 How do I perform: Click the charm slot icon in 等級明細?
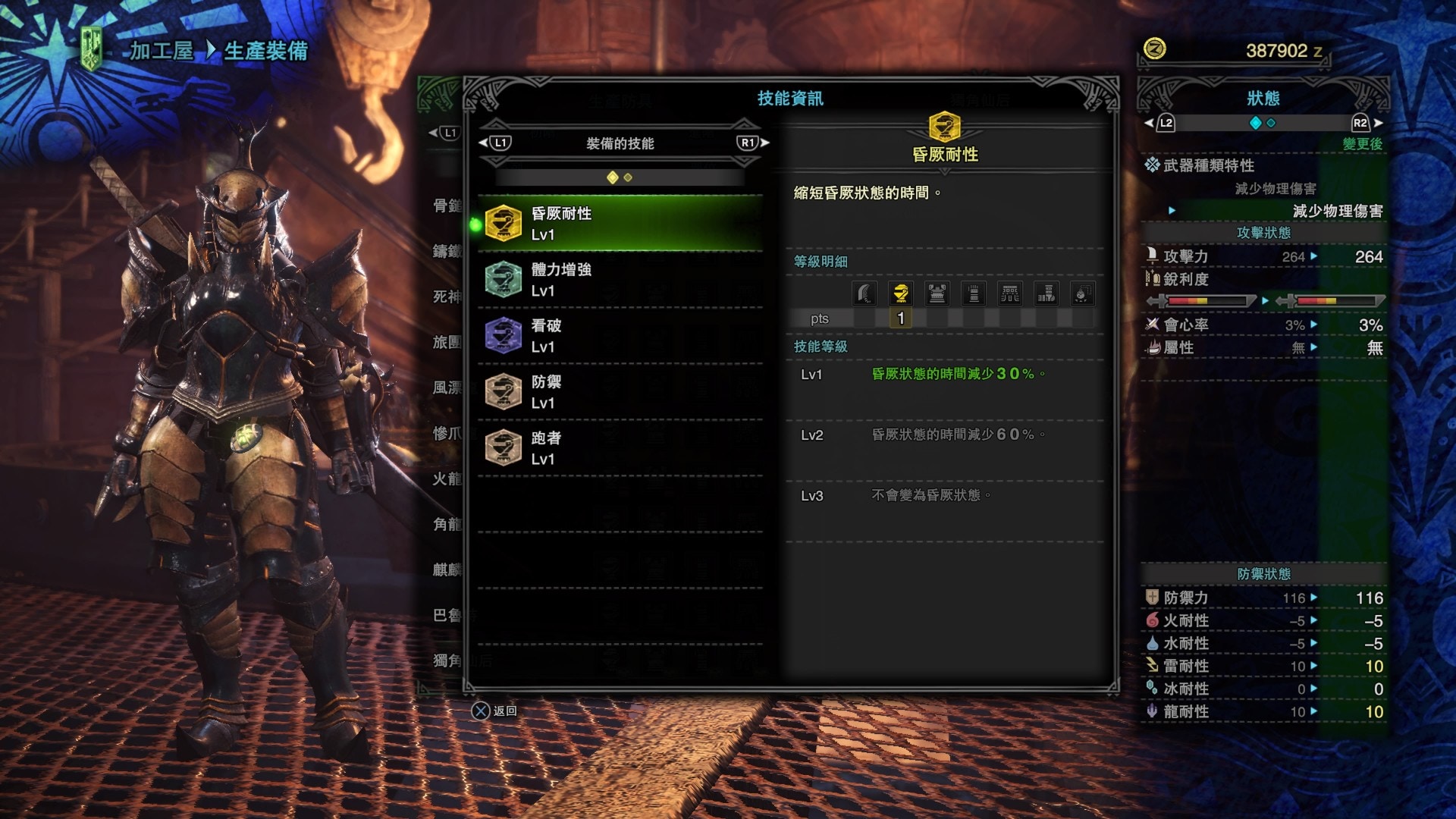click(x=1082, y=293)
